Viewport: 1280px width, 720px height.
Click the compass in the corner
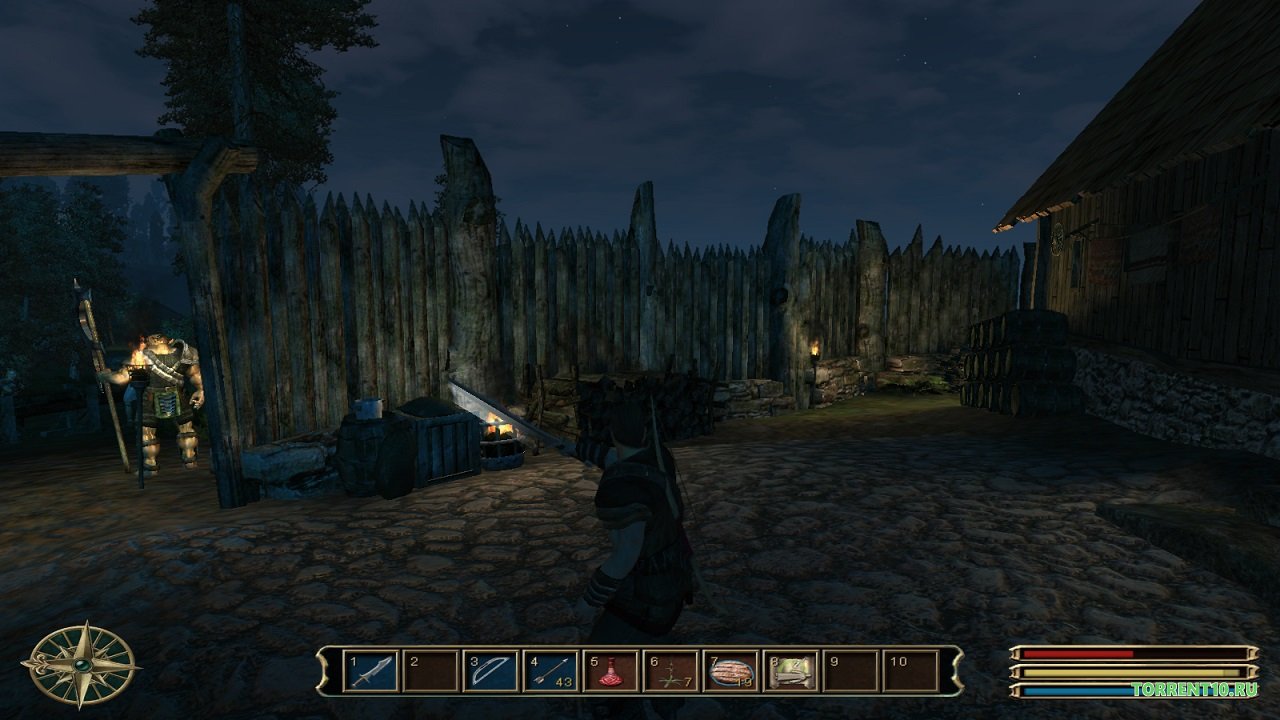(81, 664)
